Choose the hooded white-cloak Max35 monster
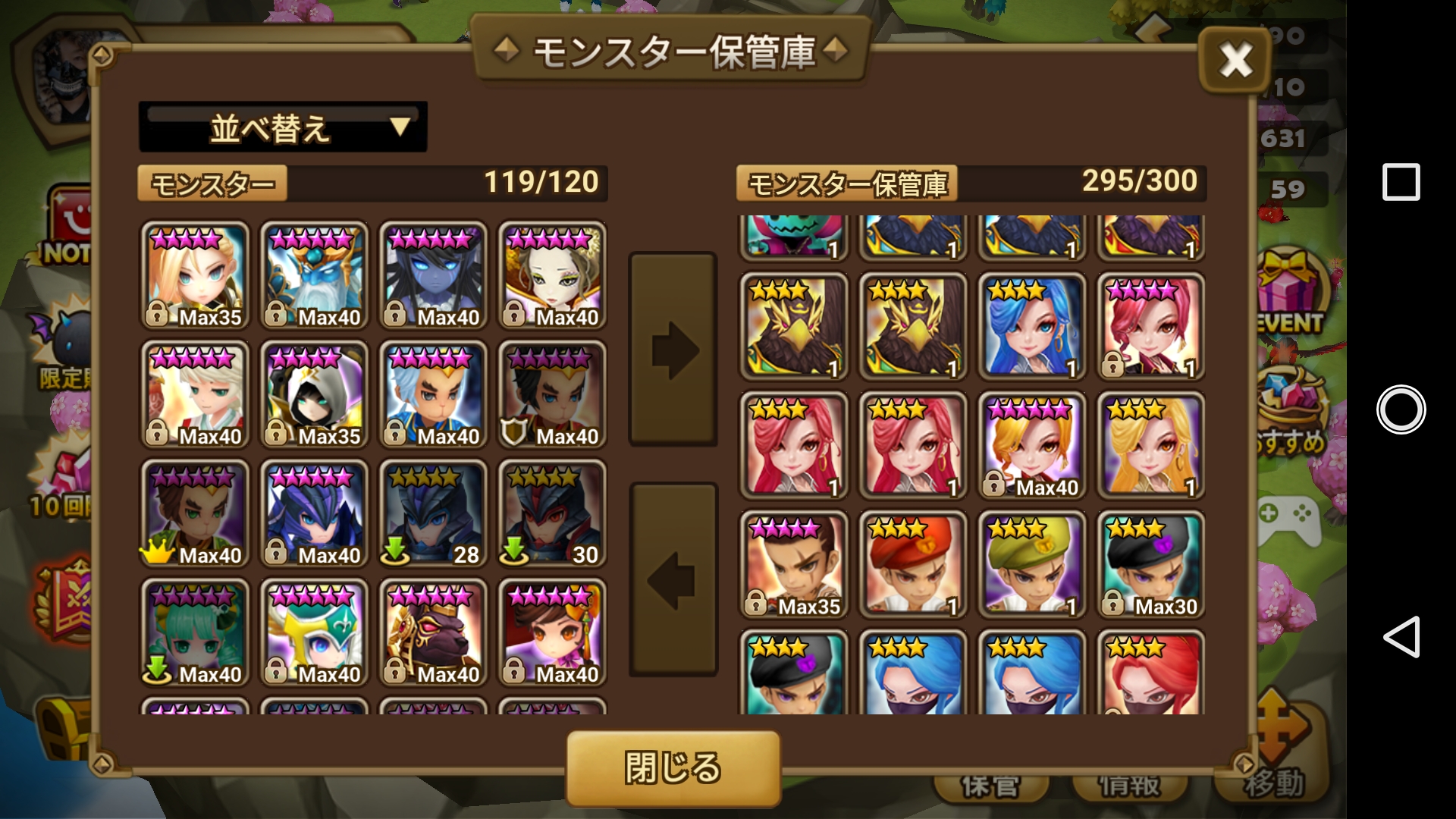1456x819 pixels. [314, 394]
